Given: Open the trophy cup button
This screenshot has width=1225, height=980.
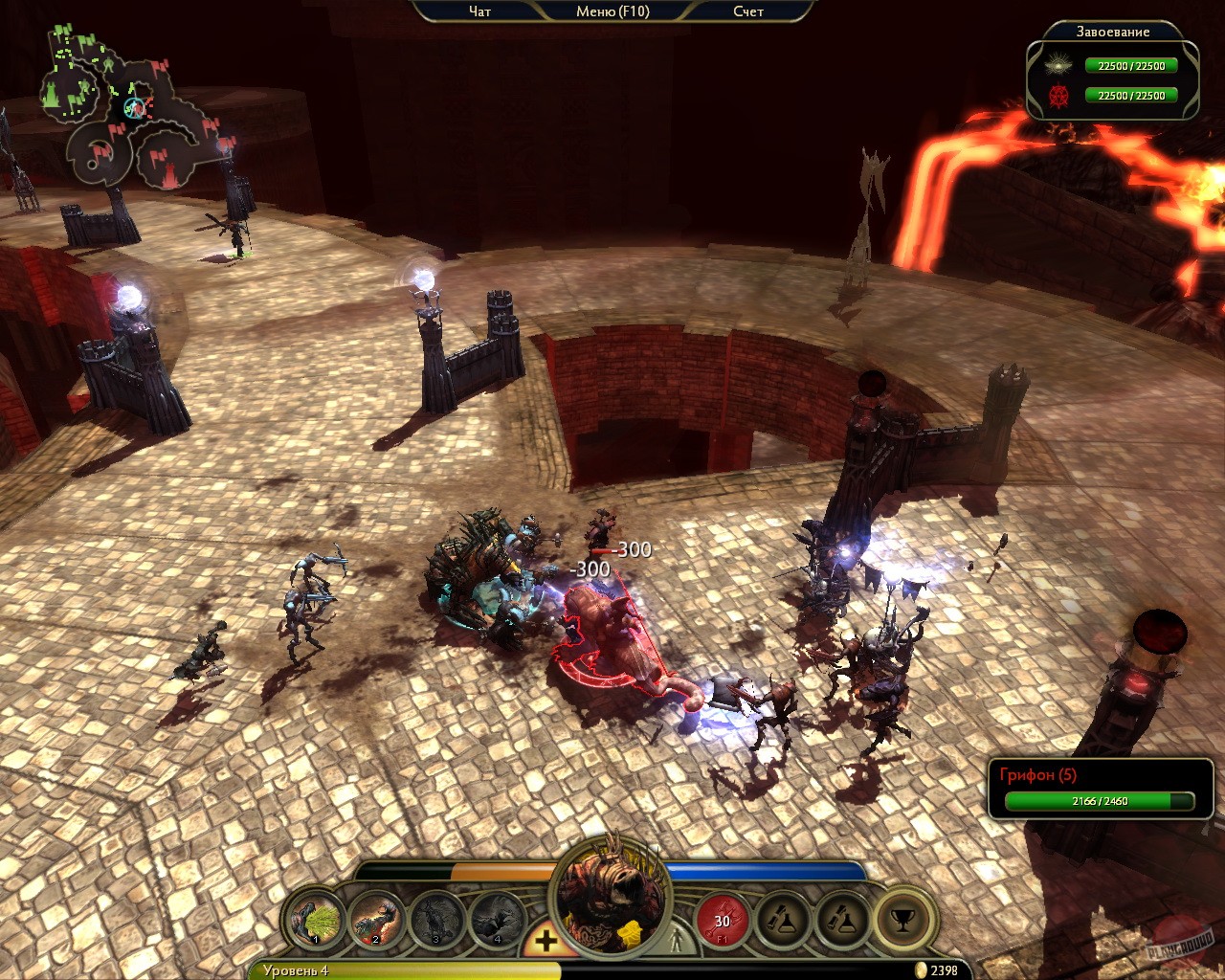Looking at the screenshot, I should 902,921.
